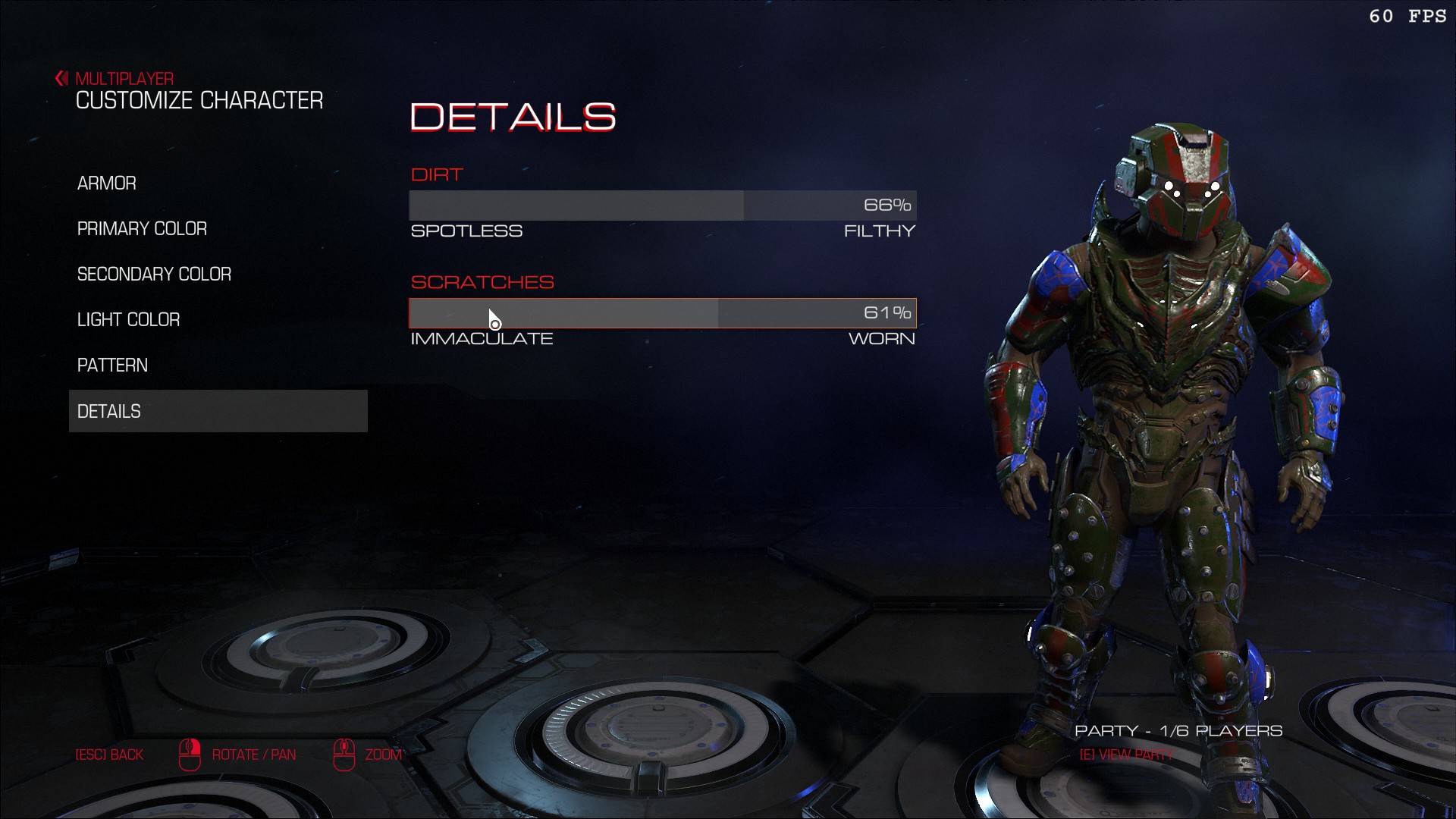The image size is (1456, 819).
Task: Select the Details menu entry
Action: click(x=218, y=411)
